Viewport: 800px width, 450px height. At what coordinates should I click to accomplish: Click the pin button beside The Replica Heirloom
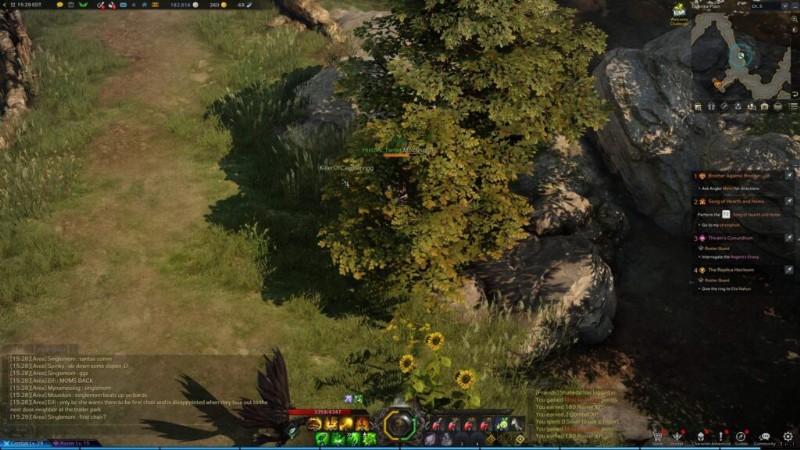[788, 270]
